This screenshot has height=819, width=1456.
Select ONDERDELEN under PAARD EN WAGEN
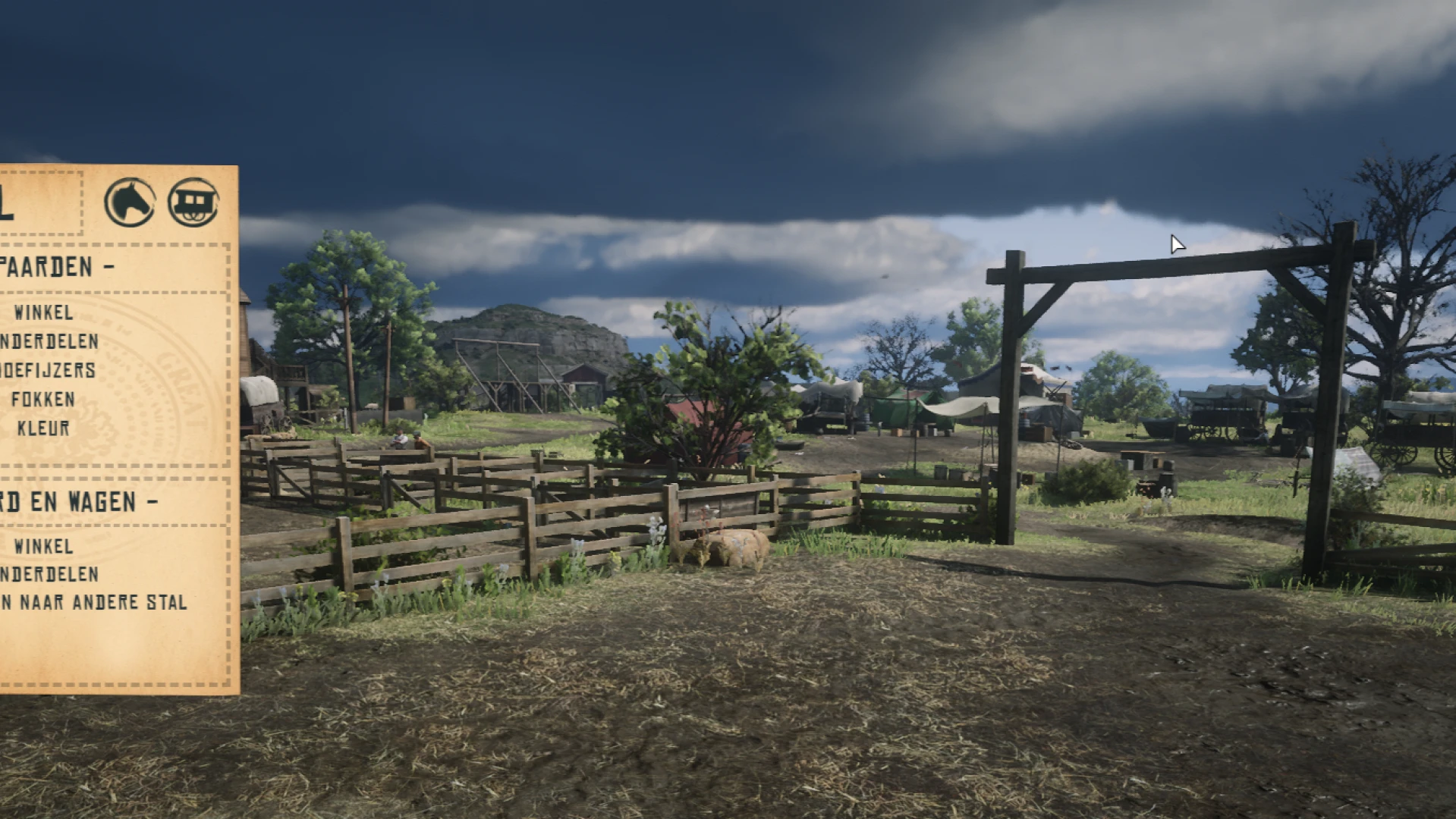pos(49,575)
